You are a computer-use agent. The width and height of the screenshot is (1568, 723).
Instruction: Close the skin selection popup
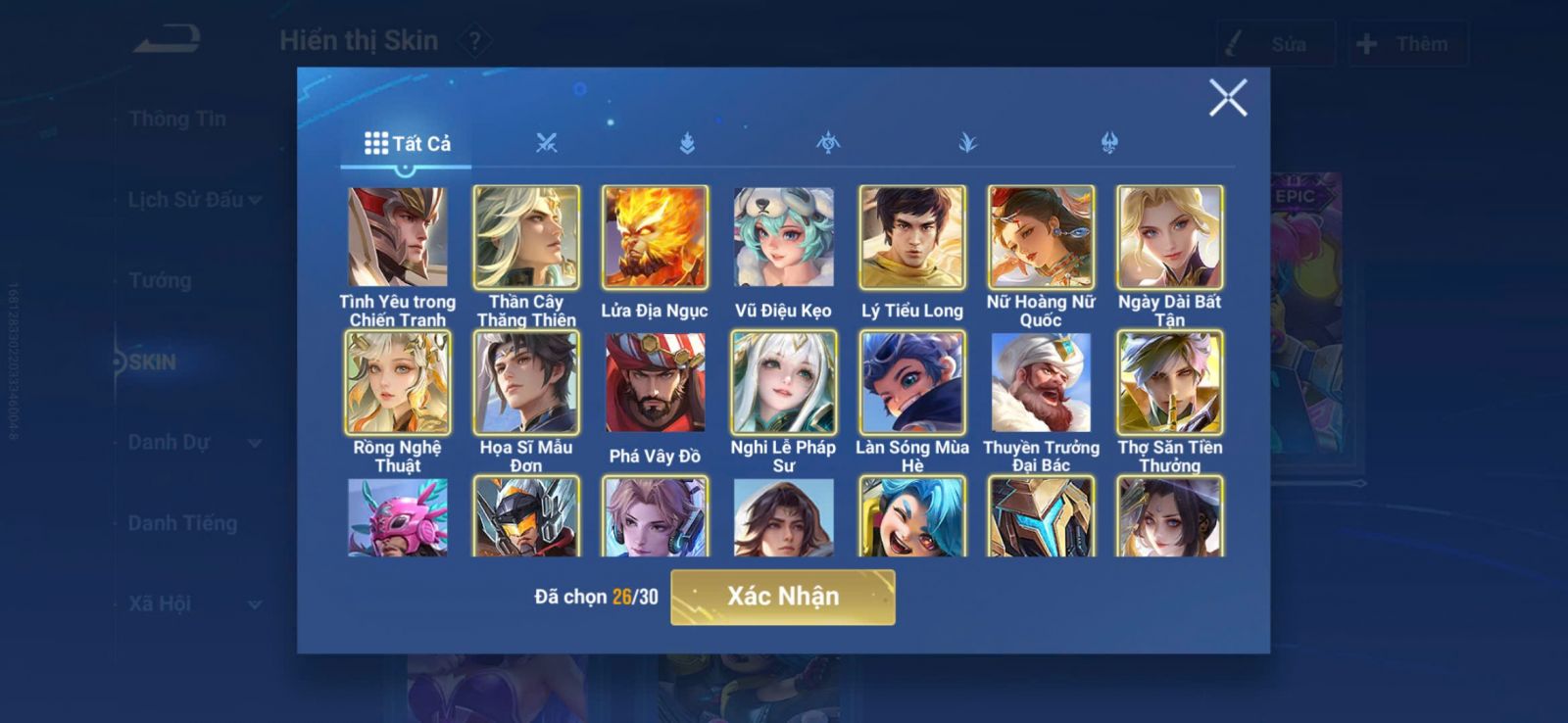click(1227, 98)
